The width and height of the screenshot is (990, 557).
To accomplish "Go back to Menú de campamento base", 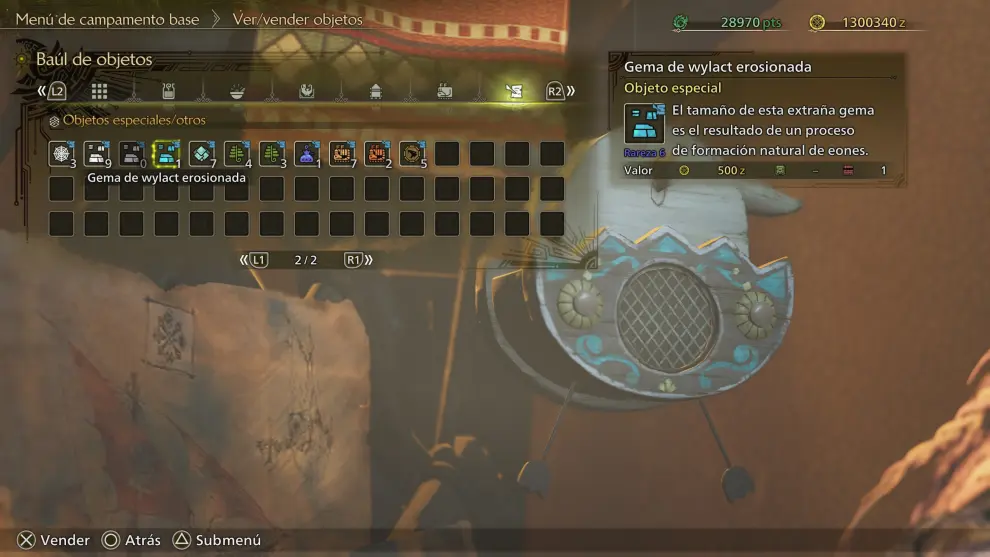I will tap(107, 19).
